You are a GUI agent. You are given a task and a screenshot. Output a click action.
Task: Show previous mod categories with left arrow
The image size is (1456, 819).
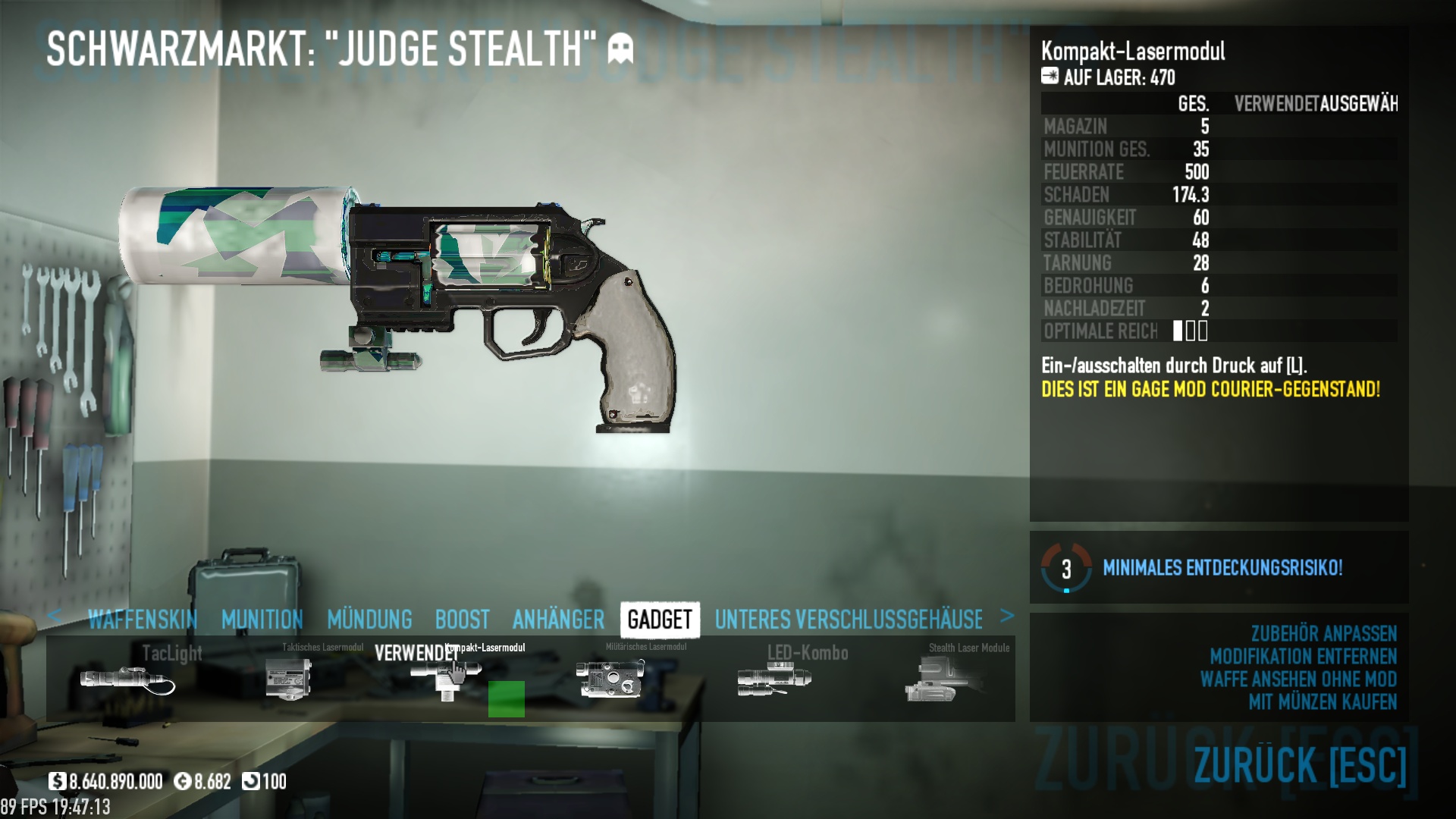pos(55,616)
